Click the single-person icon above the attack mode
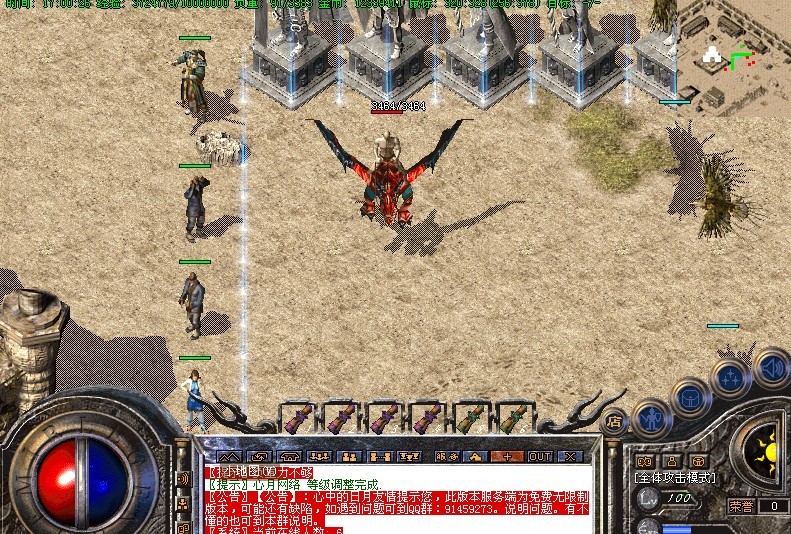This screenshot has width=791, height=534. 671,461
